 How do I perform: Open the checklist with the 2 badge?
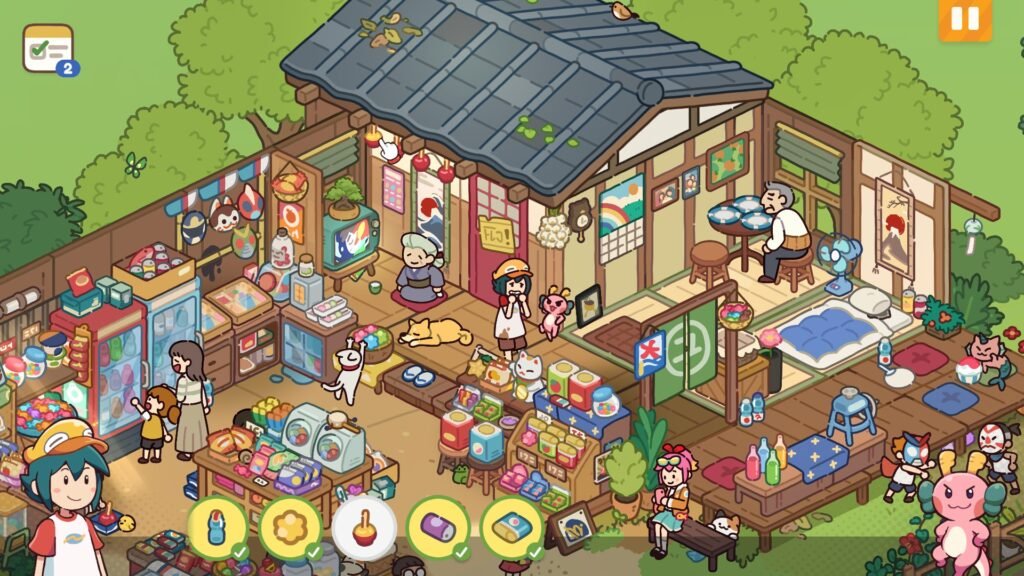[48, 48]
